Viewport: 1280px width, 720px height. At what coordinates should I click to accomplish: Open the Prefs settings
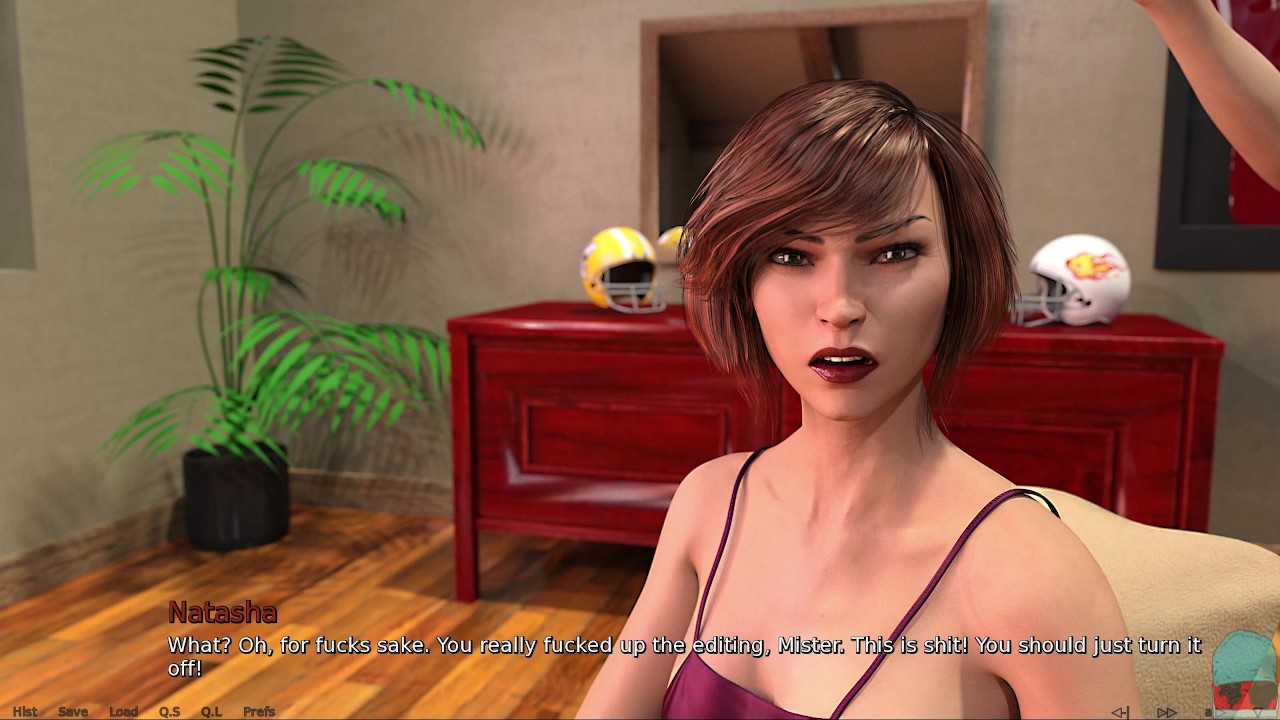point(259,712)
